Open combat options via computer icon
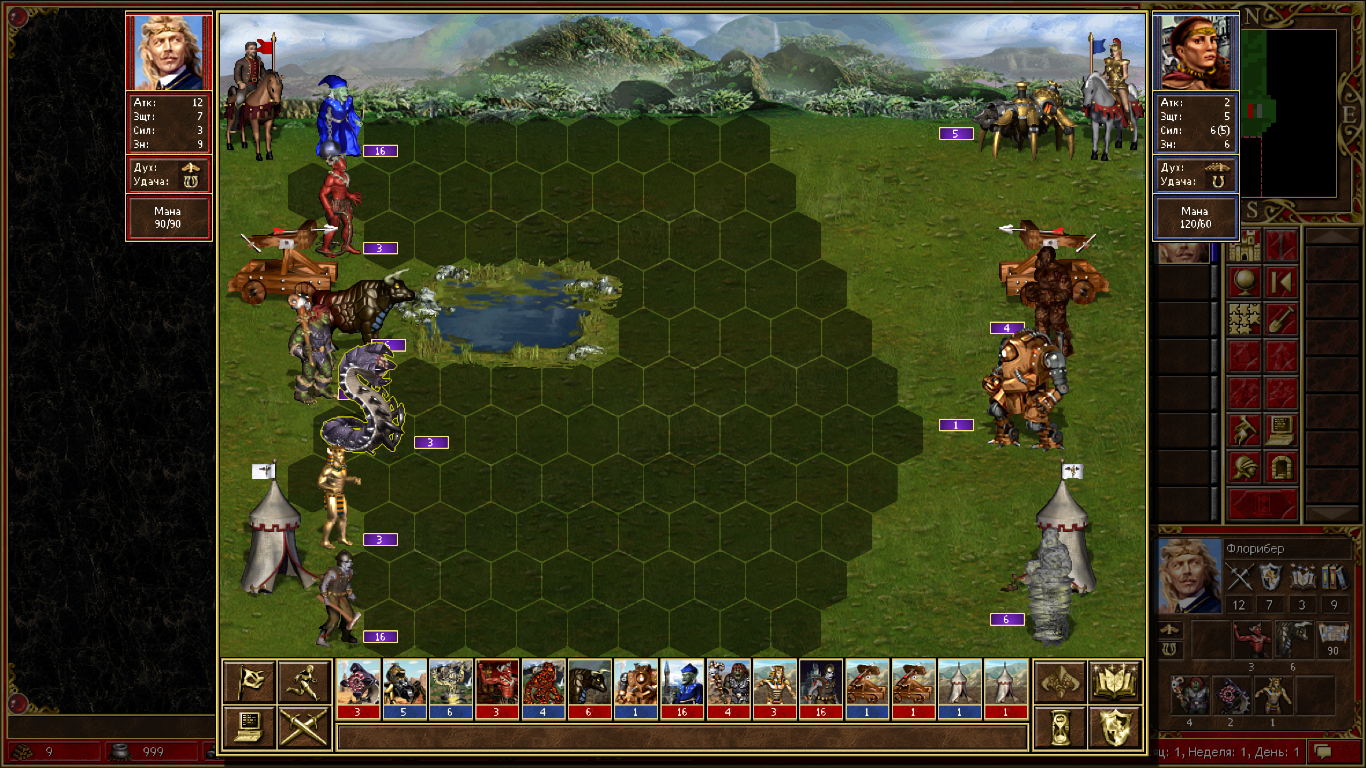This screenshot has height=768, width=1366. (x=249, y=727)
